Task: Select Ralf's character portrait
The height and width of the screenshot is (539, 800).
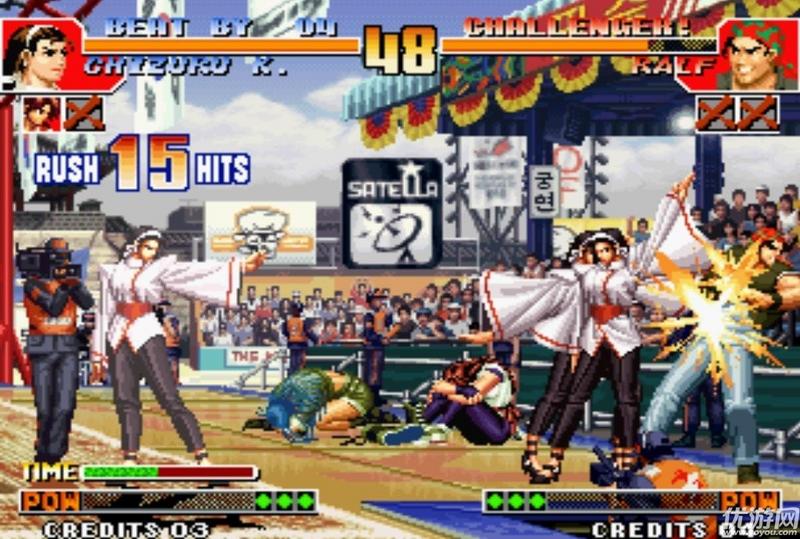Action: pos(757,52)
